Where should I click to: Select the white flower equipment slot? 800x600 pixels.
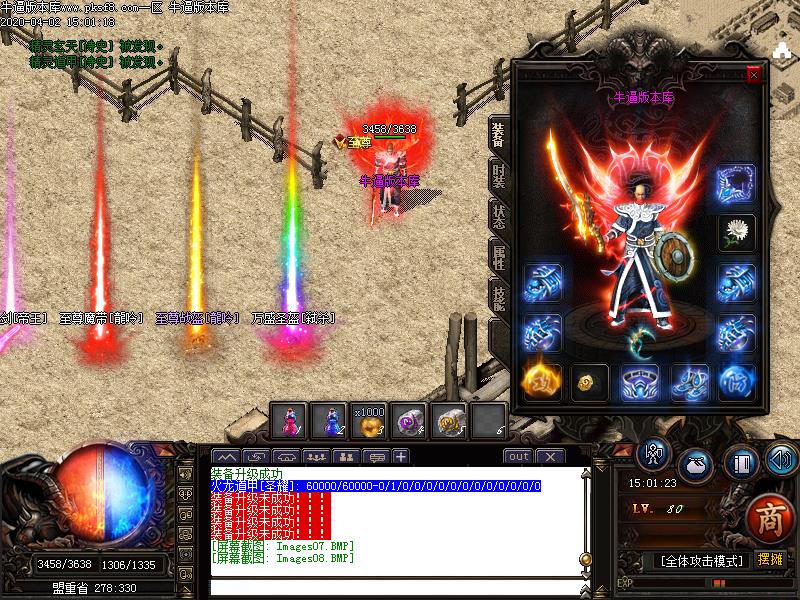click(x=737, y=233)
